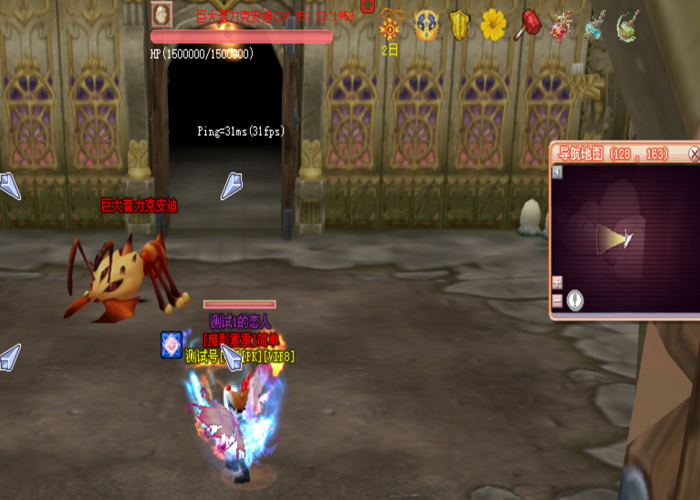Click the blue winged crest buff icon
Image resolution: width=700 pixels, height=500 pixels.
tap(427, 24)
